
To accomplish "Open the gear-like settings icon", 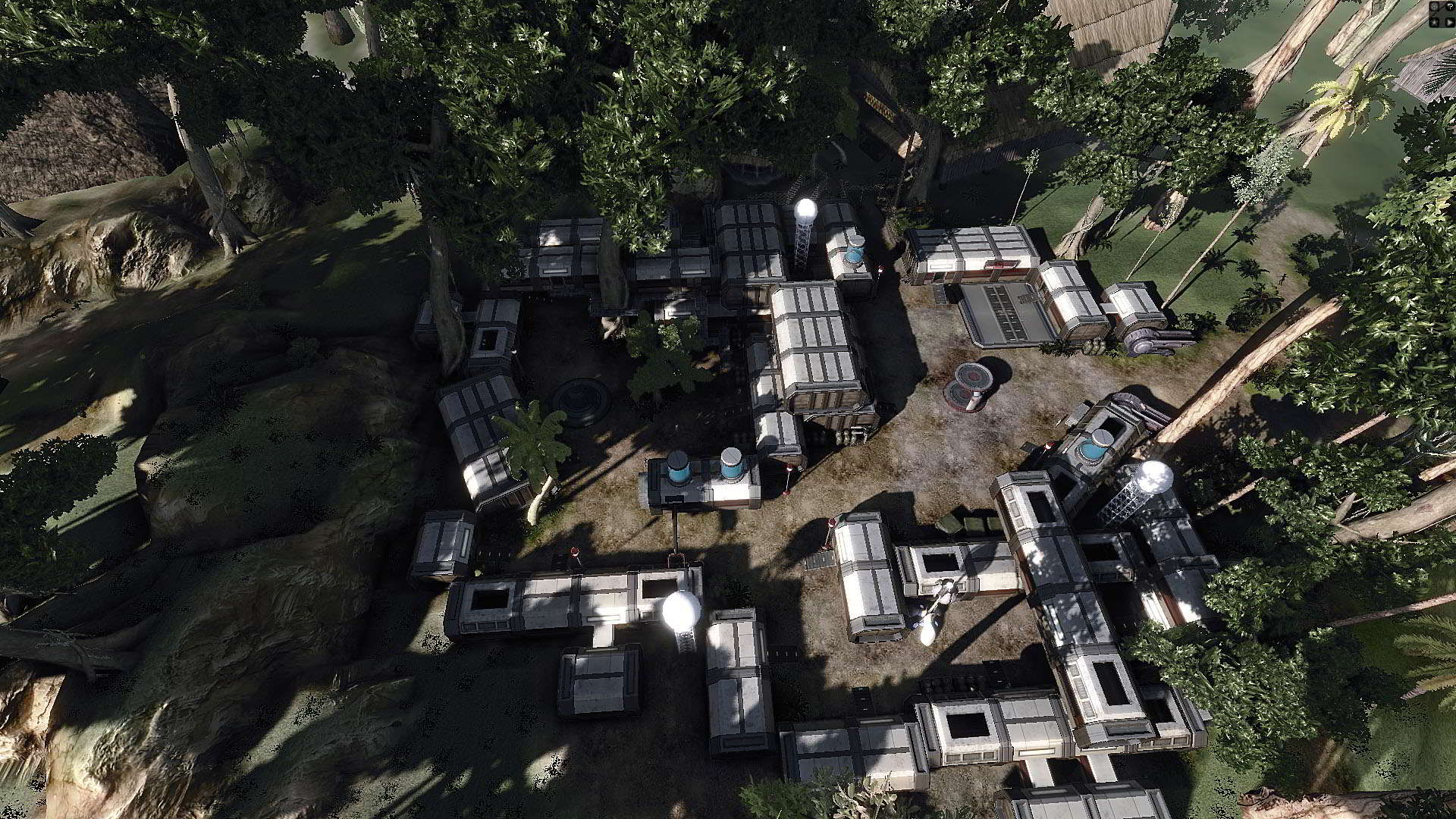I will click(1434, 6).
